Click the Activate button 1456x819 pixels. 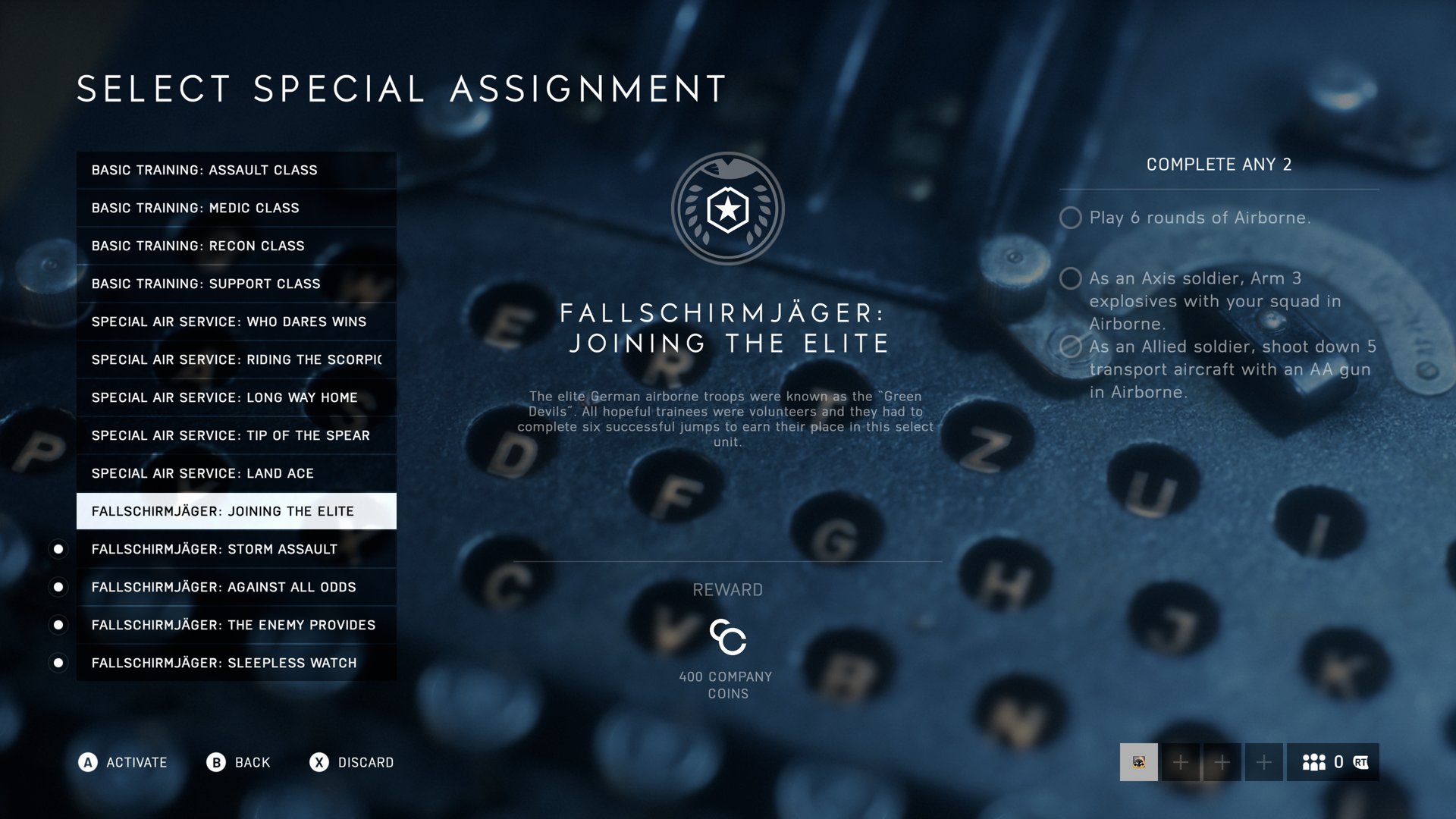pyautogui.click(x=123, y=762)
